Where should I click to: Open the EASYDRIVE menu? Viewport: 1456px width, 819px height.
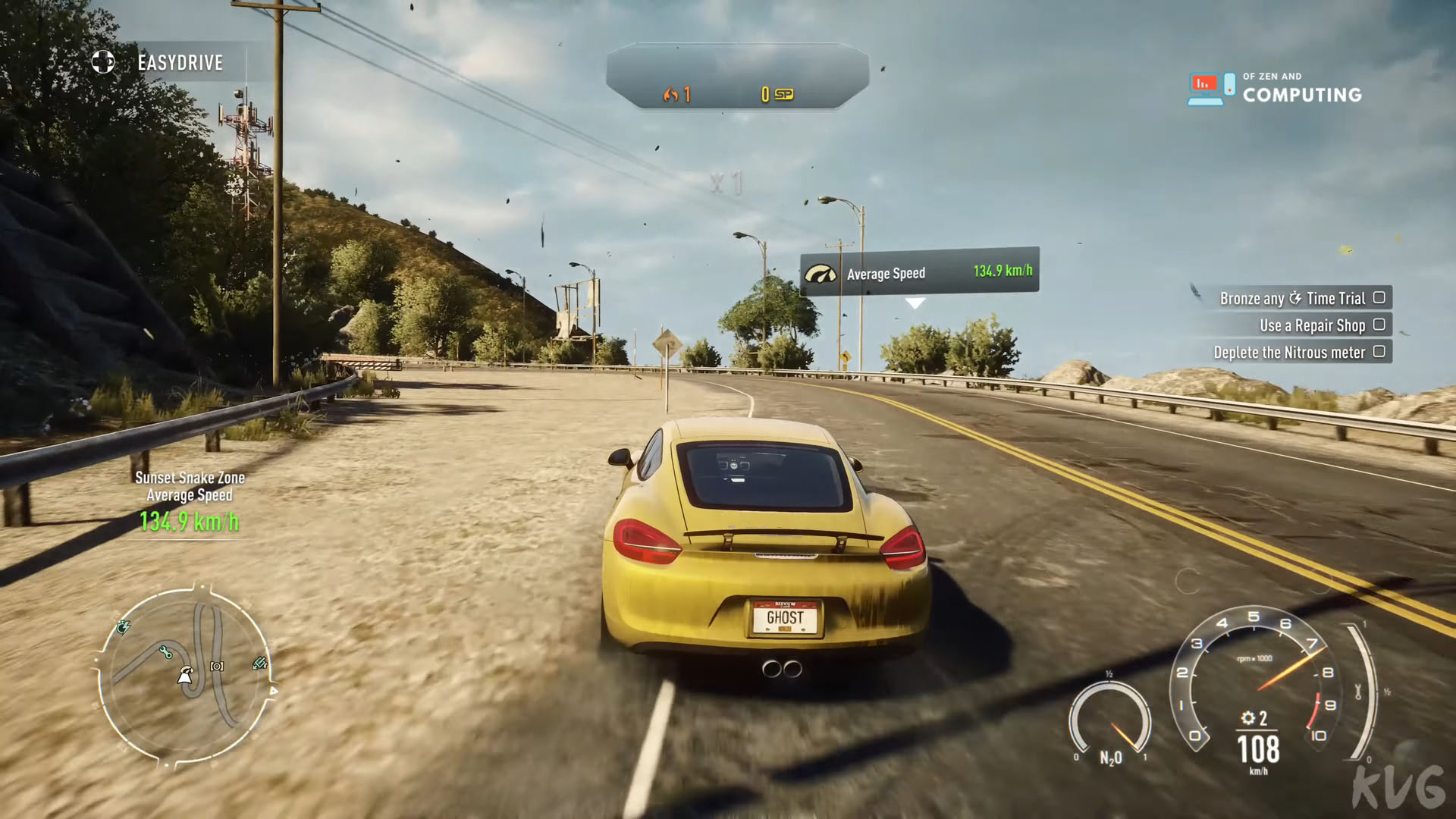point(179,63)
